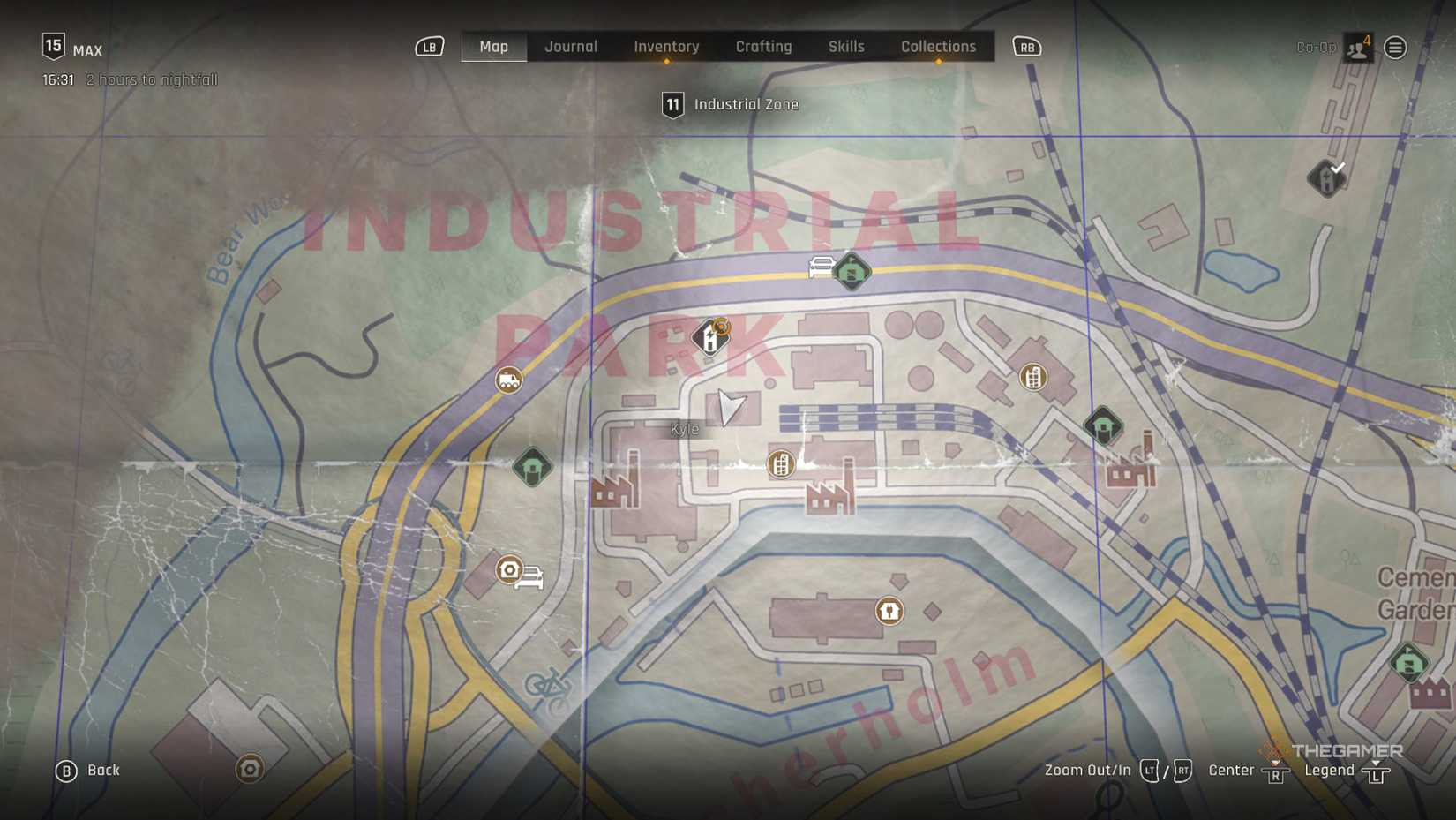Select the camera marker beside the car icon
This screenshot has height=820, width=1456.
coord(509,570)
